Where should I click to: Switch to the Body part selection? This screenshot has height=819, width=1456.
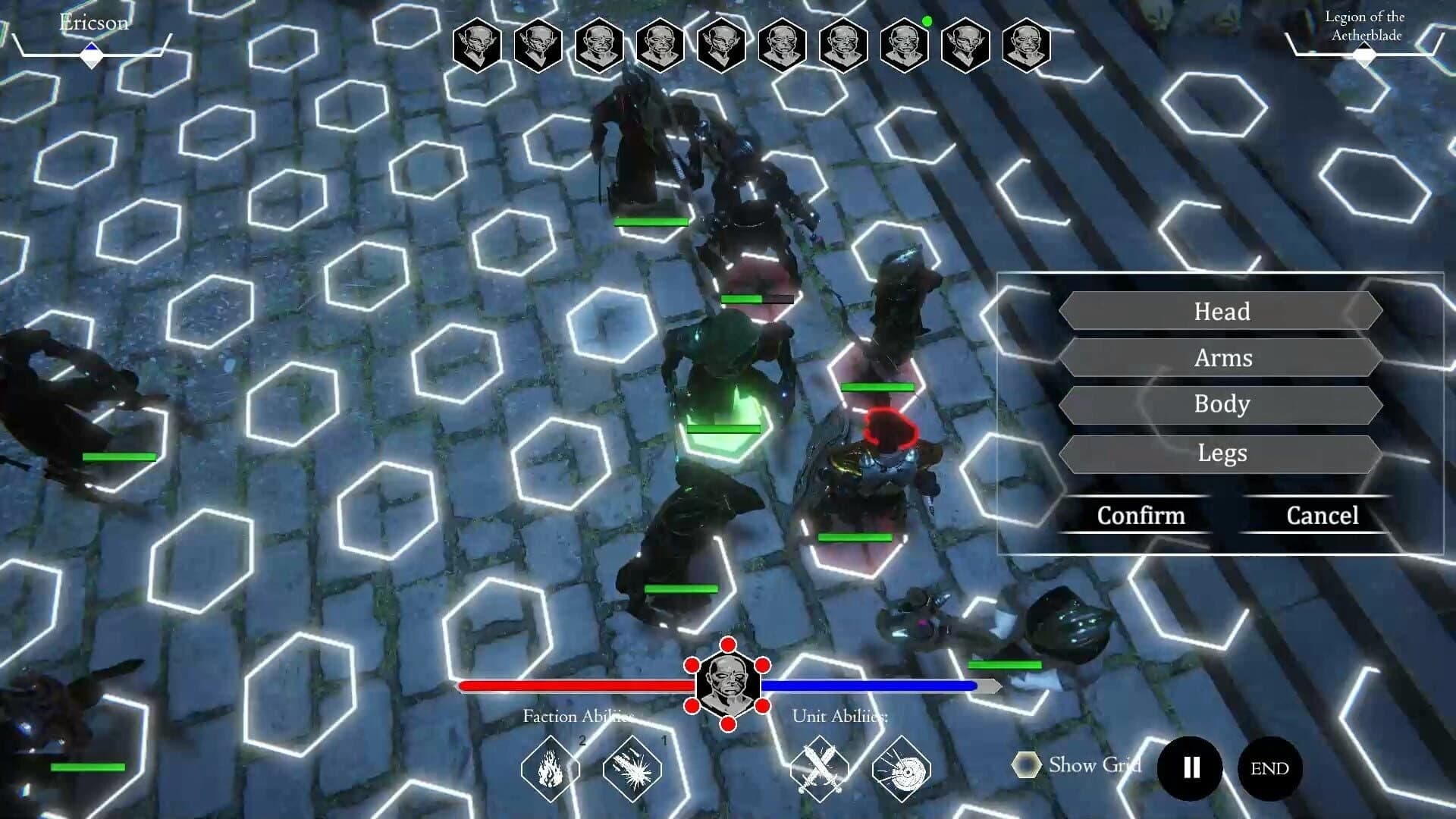pyautogui.click(x=1222, y=406)
